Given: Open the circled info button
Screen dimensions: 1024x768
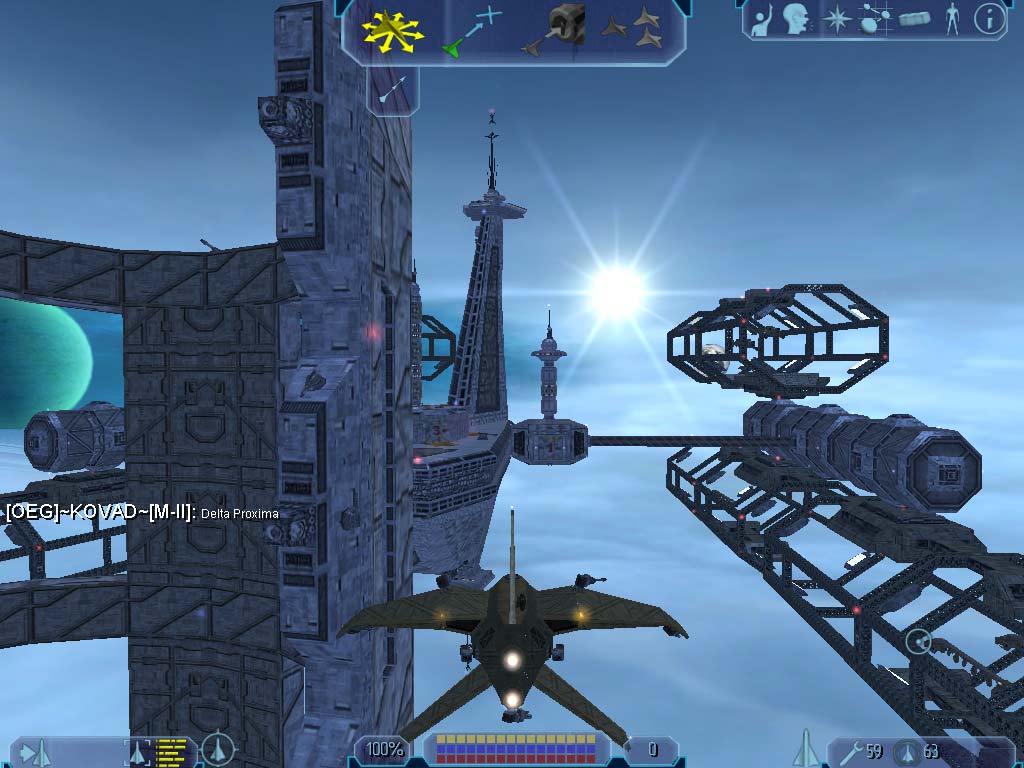Looking at the screenshot, I should coord(989,19).
